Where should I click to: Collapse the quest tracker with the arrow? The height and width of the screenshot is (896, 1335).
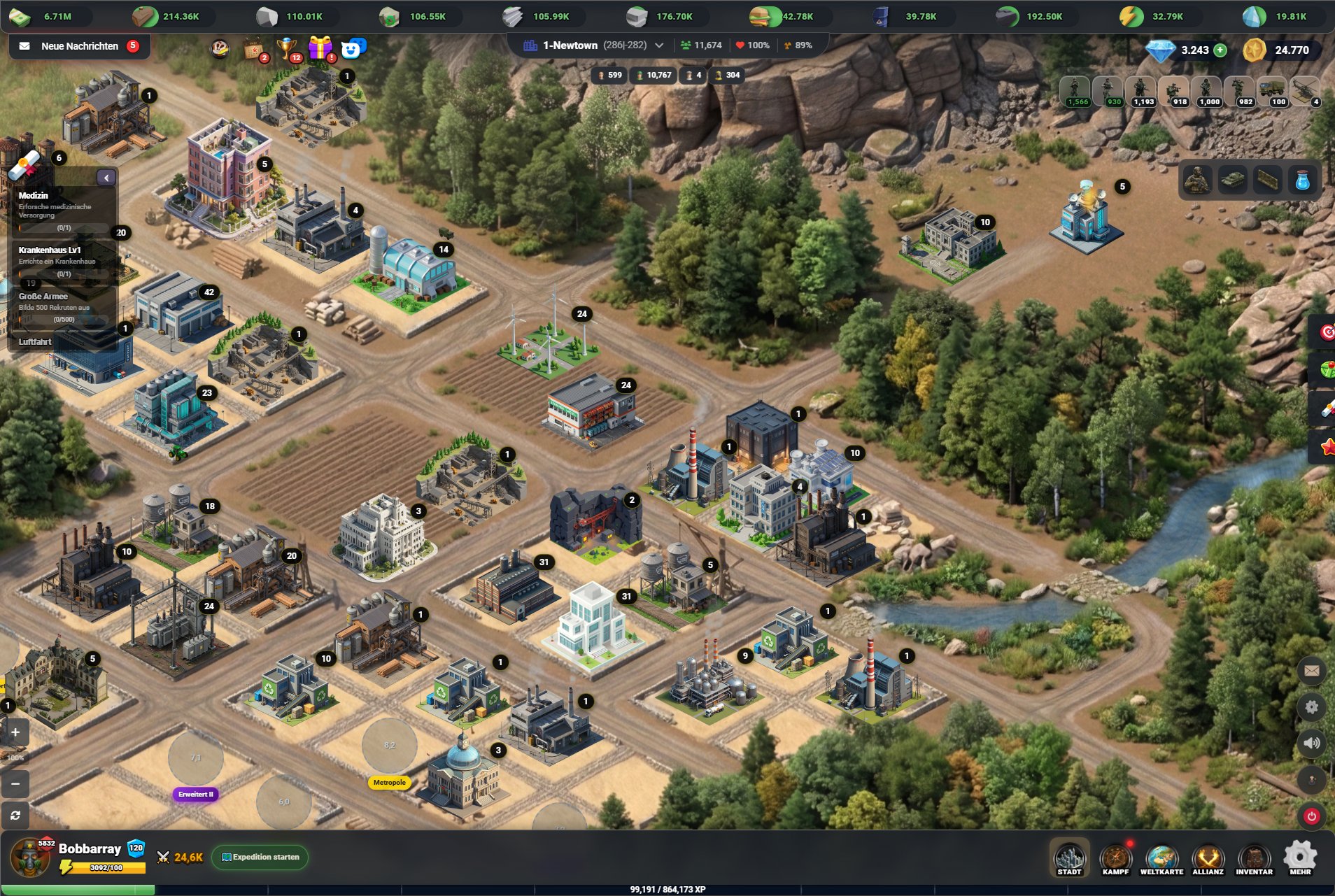pyautogui.click(x=106, y=178)
